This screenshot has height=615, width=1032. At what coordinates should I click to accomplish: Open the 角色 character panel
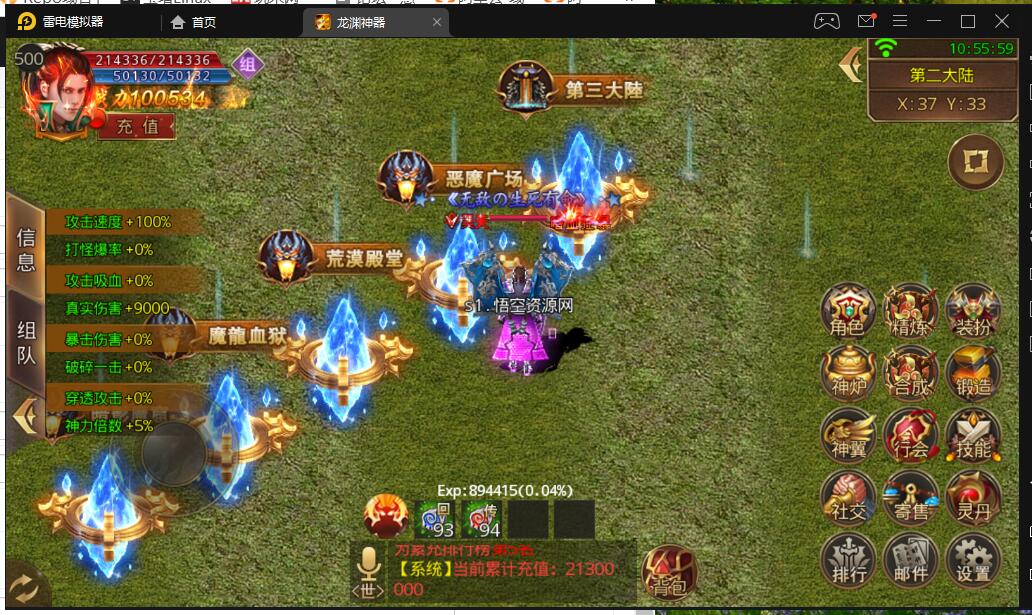point(848,311)
